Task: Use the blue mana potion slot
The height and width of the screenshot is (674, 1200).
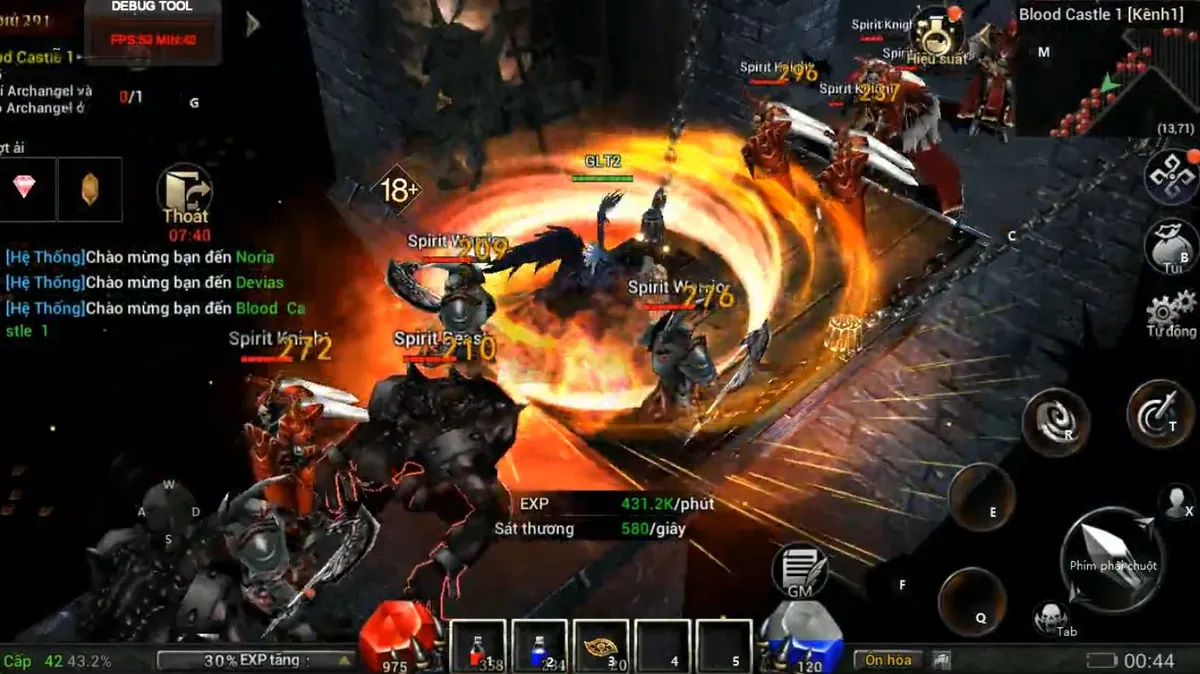Action: 539,646
